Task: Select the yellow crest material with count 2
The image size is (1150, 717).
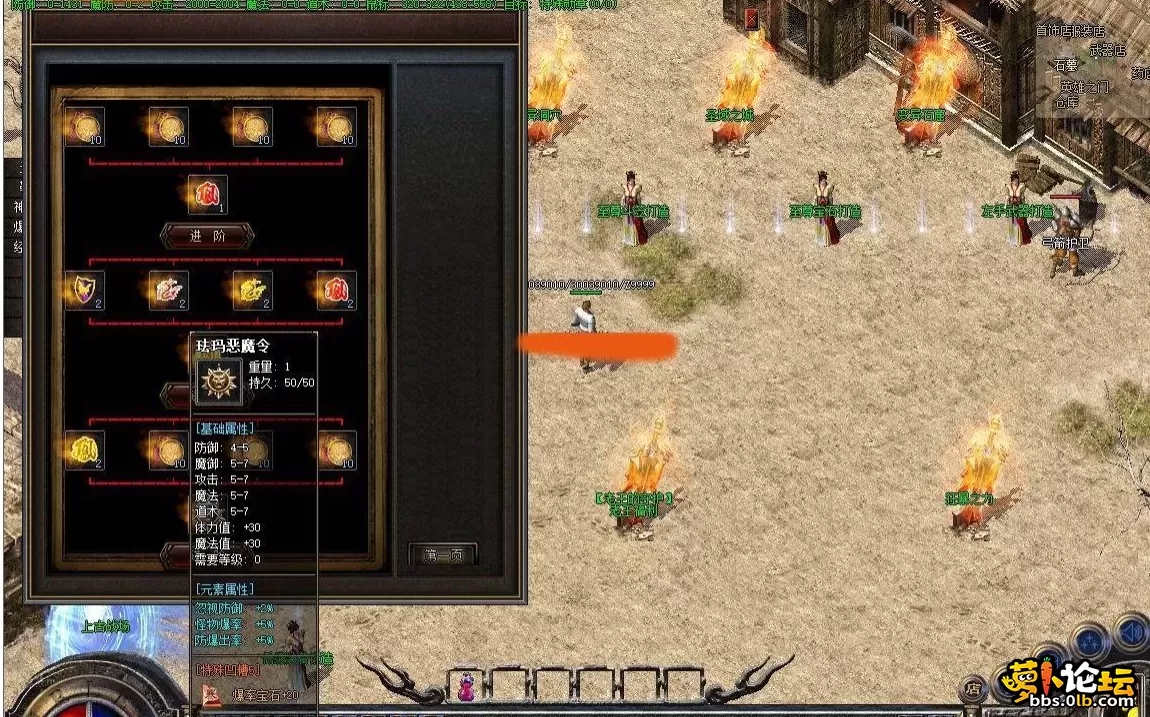Action: pyautogui.click(x=85, y=451)
